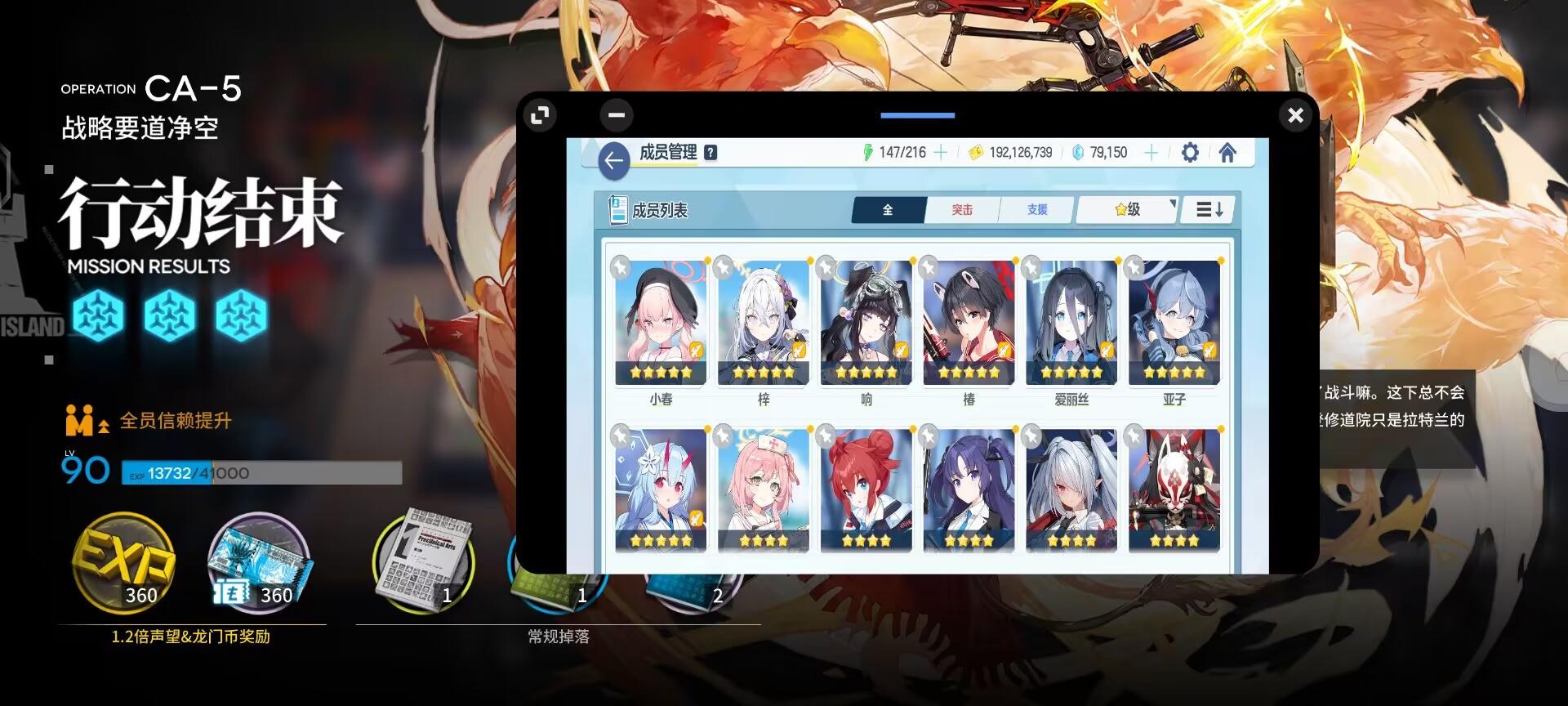The width and height of the screenshot is (1568, 706).
Task: Click the level 90 EXP progress bar
Action: pos(261,474)
